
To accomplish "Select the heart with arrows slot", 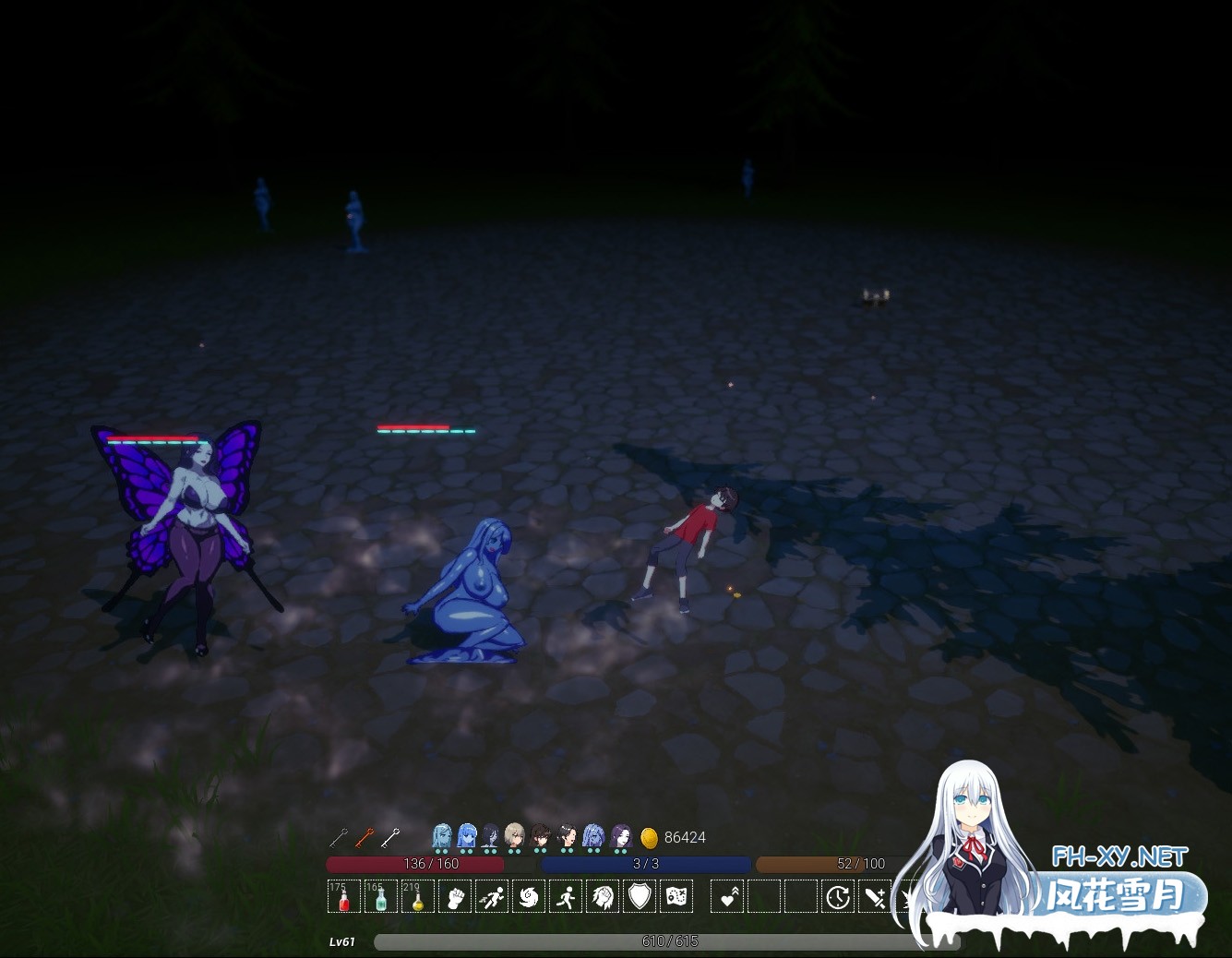I will pyautogui.click(x=728, y=896).
